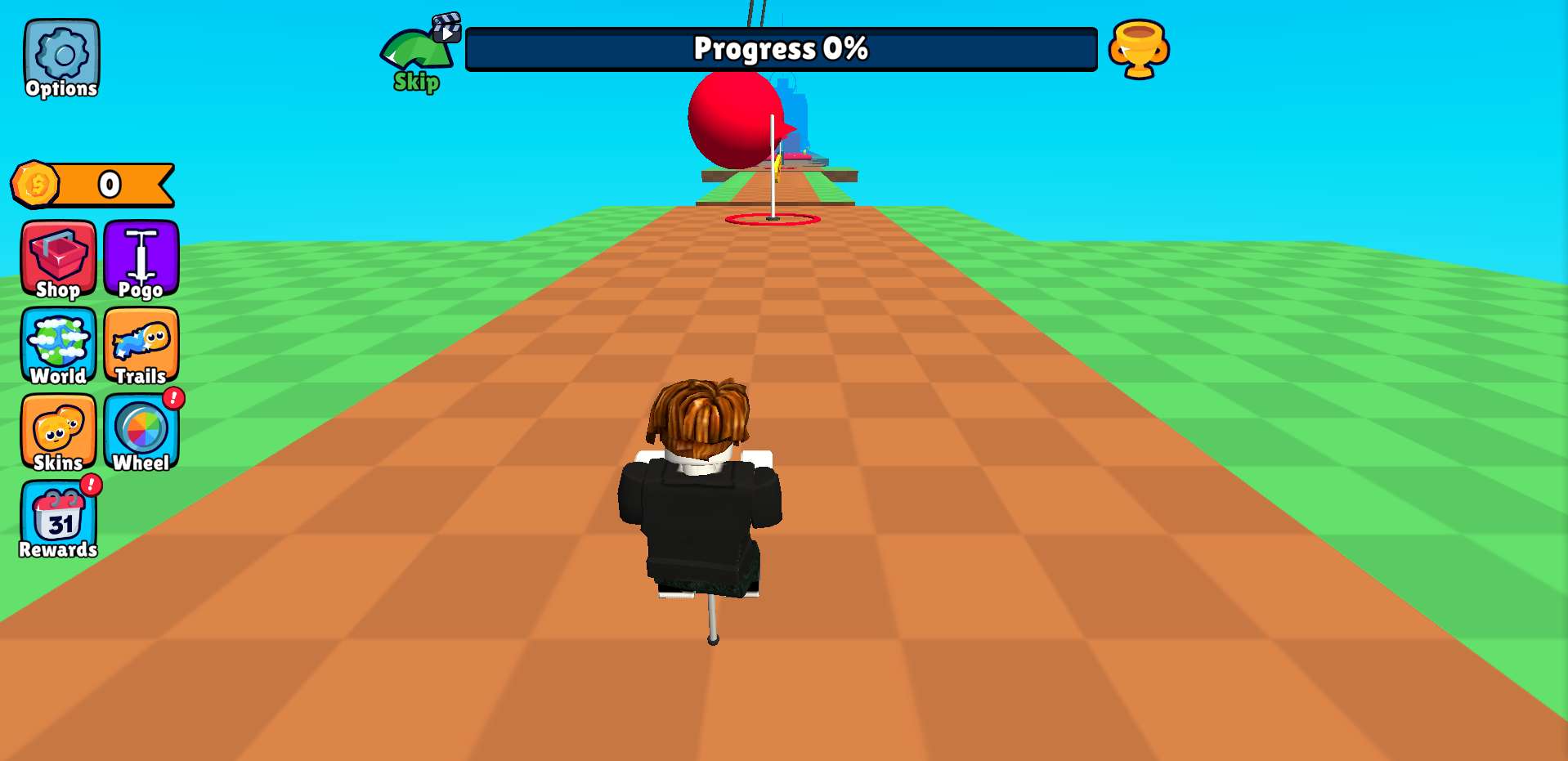This screenshot has height=761, width=1568.
Task: Open the World selection menu
Action: pos(58,346)
